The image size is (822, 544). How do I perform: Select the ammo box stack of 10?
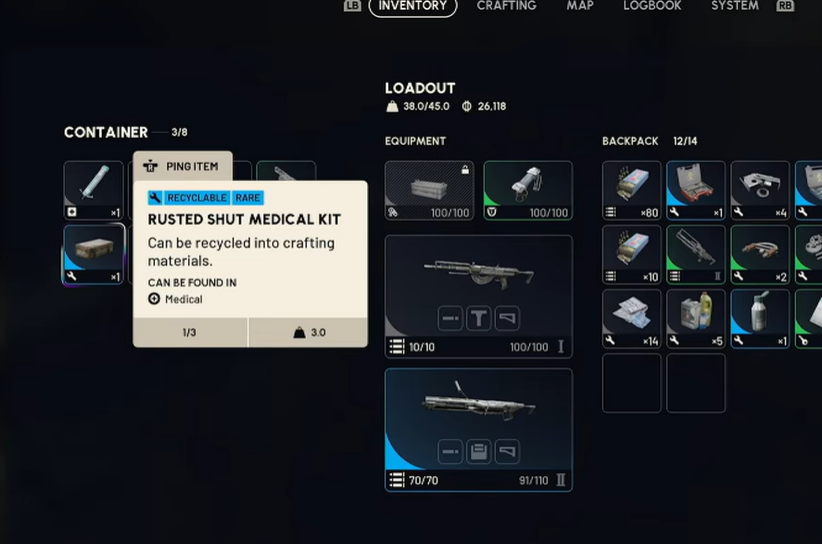pyautogui.click(x=631, y=254)
